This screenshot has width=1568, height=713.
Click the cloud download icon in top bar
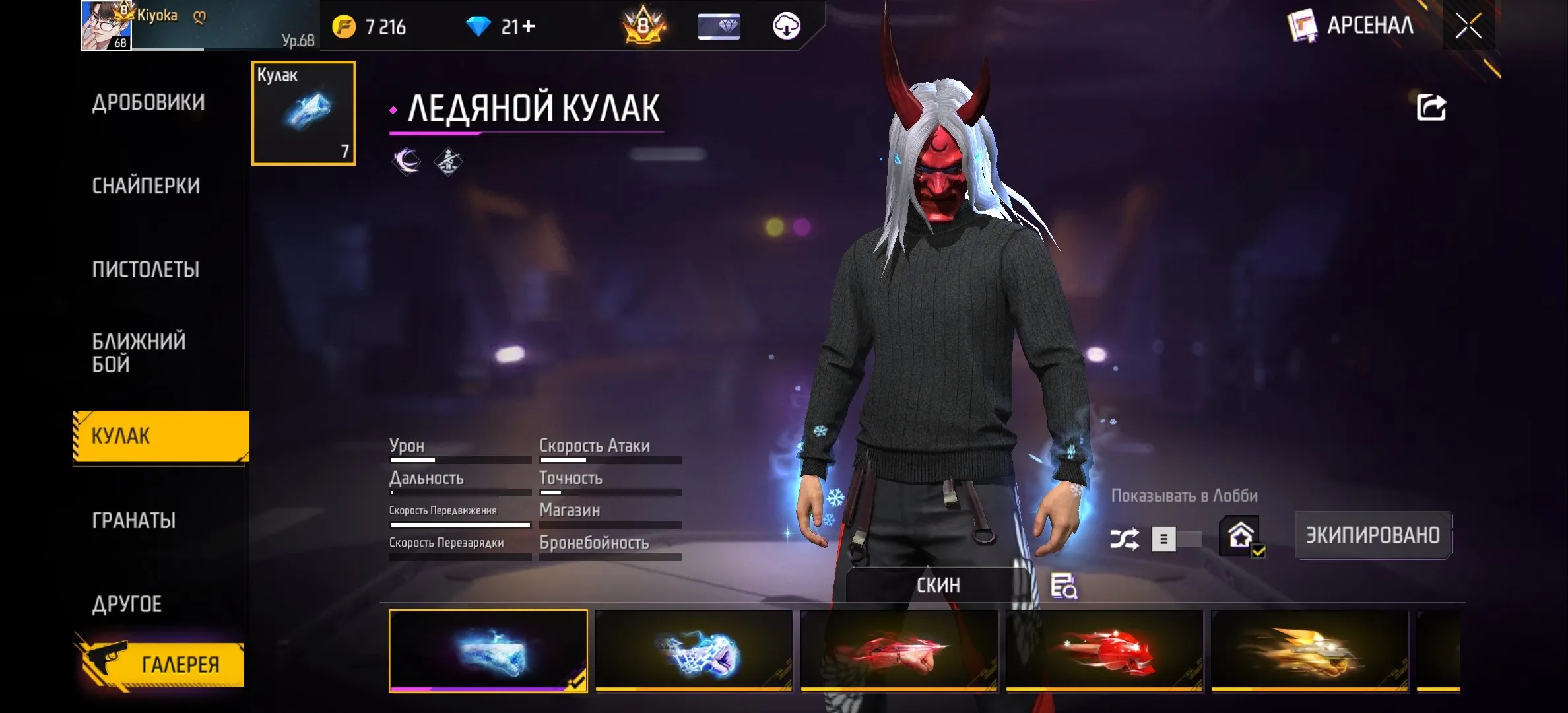tap(785, 26)
